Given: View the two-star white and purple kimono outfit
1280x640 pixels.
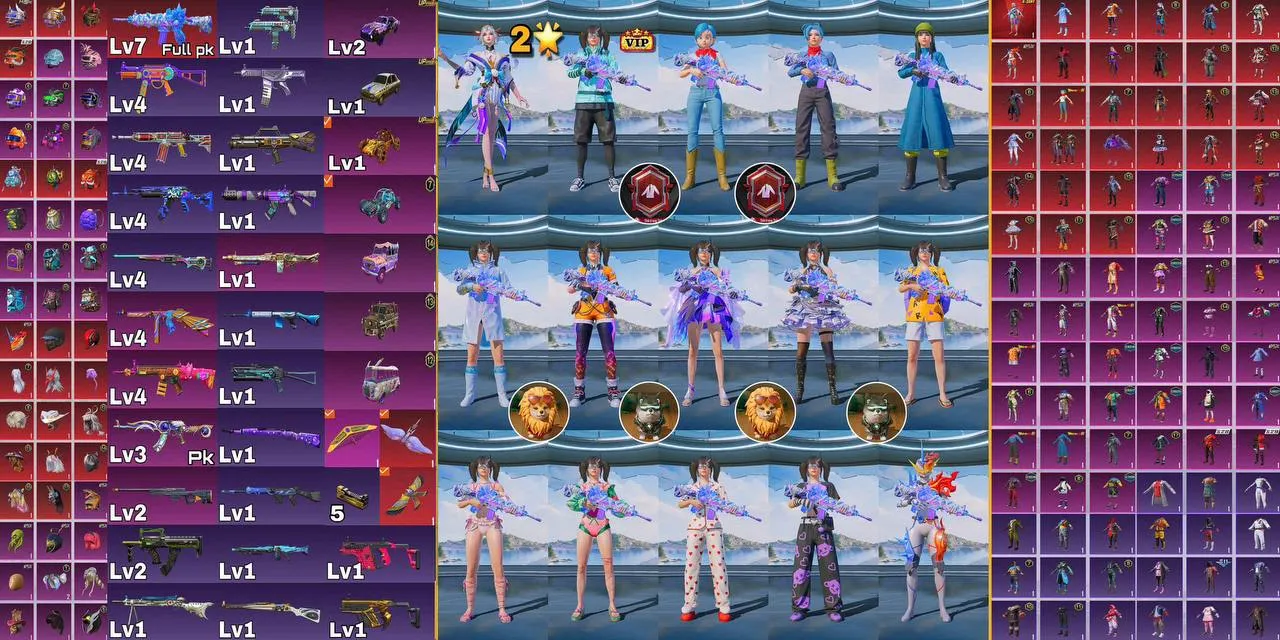Looking at the screenshot, I should point(490,110).
